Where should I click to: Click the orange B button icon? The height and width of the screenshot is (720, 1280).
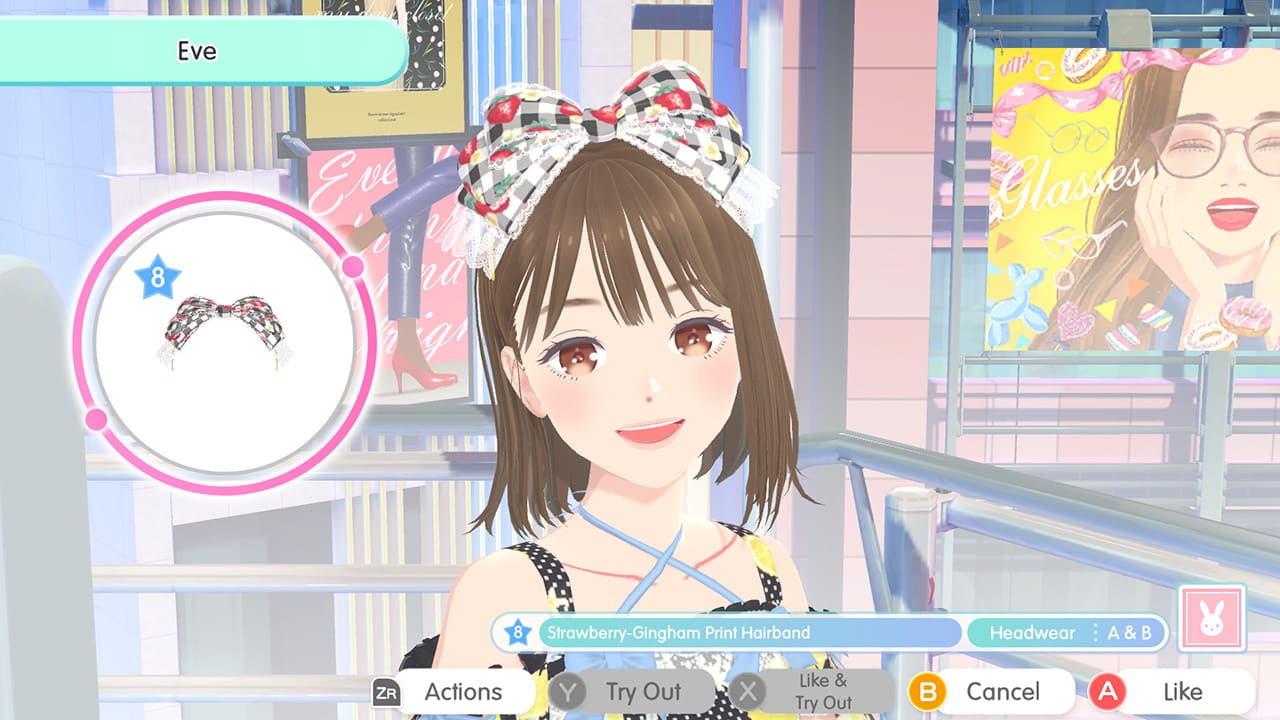click(x=927, y=691)
